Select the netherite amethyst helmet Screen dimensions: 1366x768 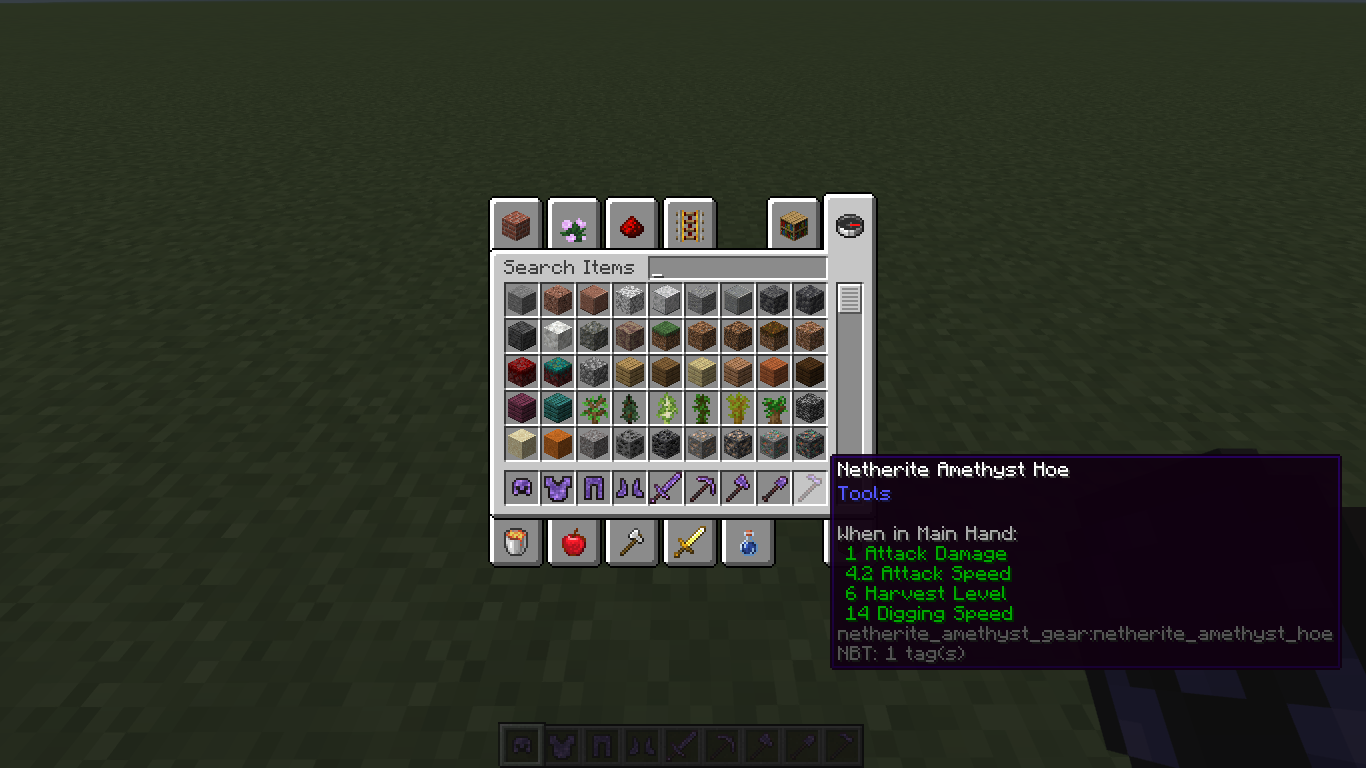pos(521,487)
